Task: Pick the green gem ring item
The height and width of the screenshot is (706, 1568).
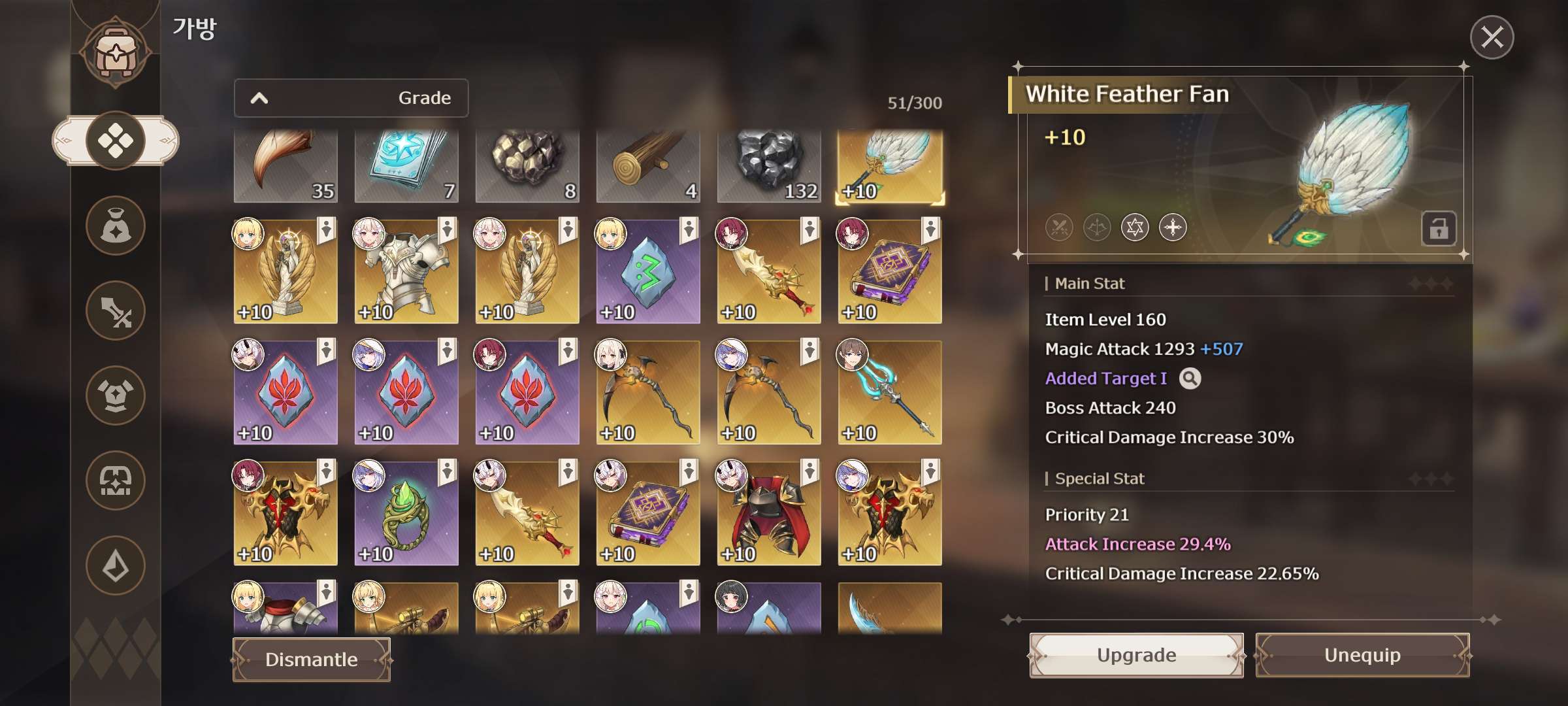Action: 406,514
